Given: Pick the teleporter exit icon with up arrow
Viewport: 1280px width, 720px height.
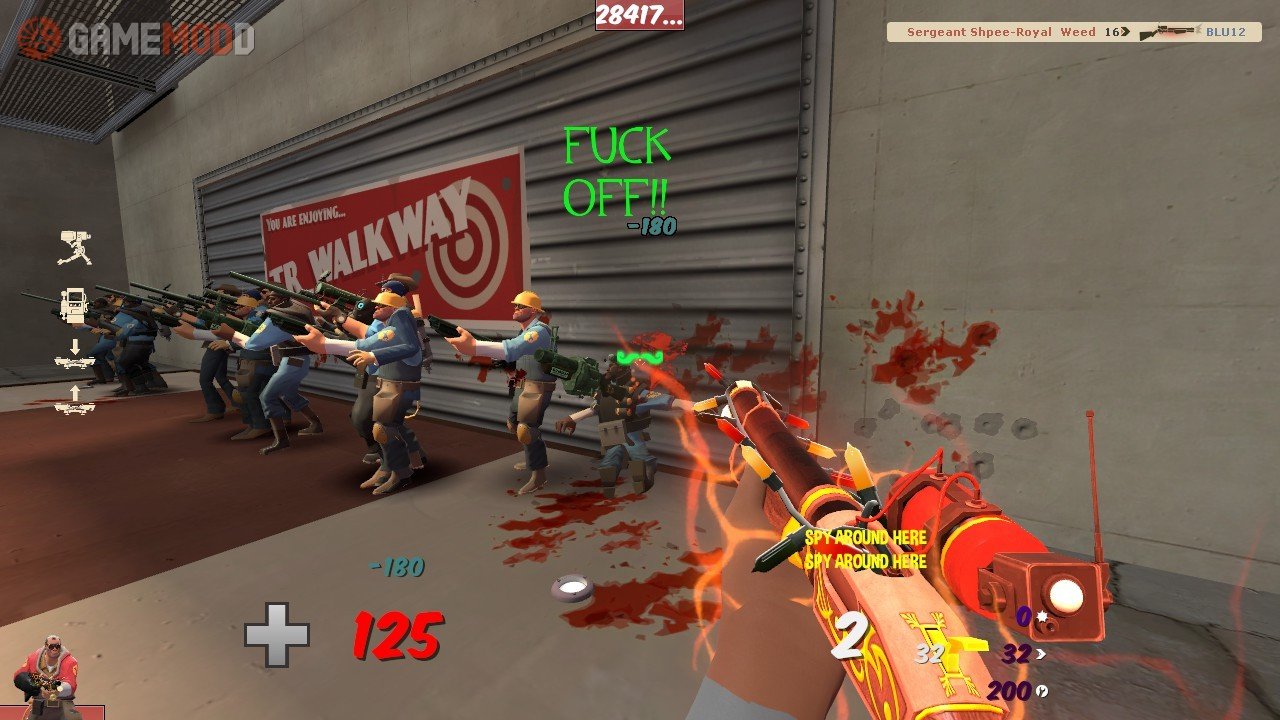Looking at the screenshot, I should [x=75, y=399].
